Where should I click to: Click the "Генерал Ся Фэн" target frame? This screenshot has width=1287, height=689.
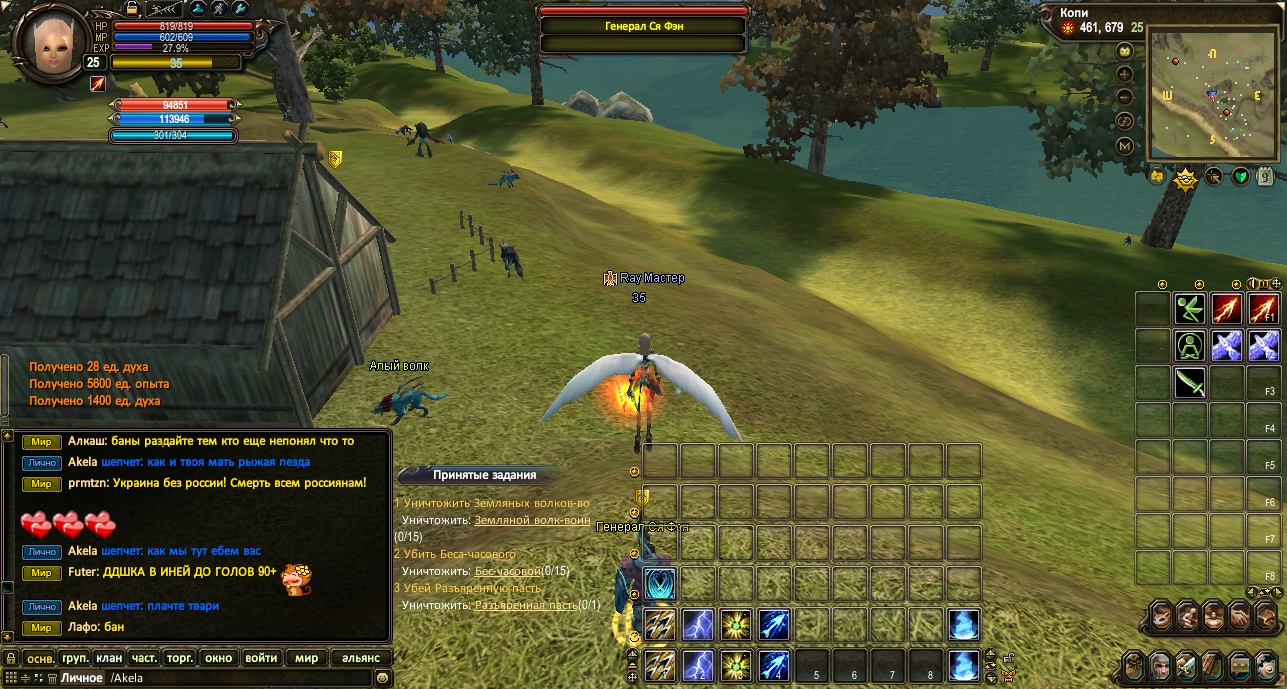(x=643, y=26)
